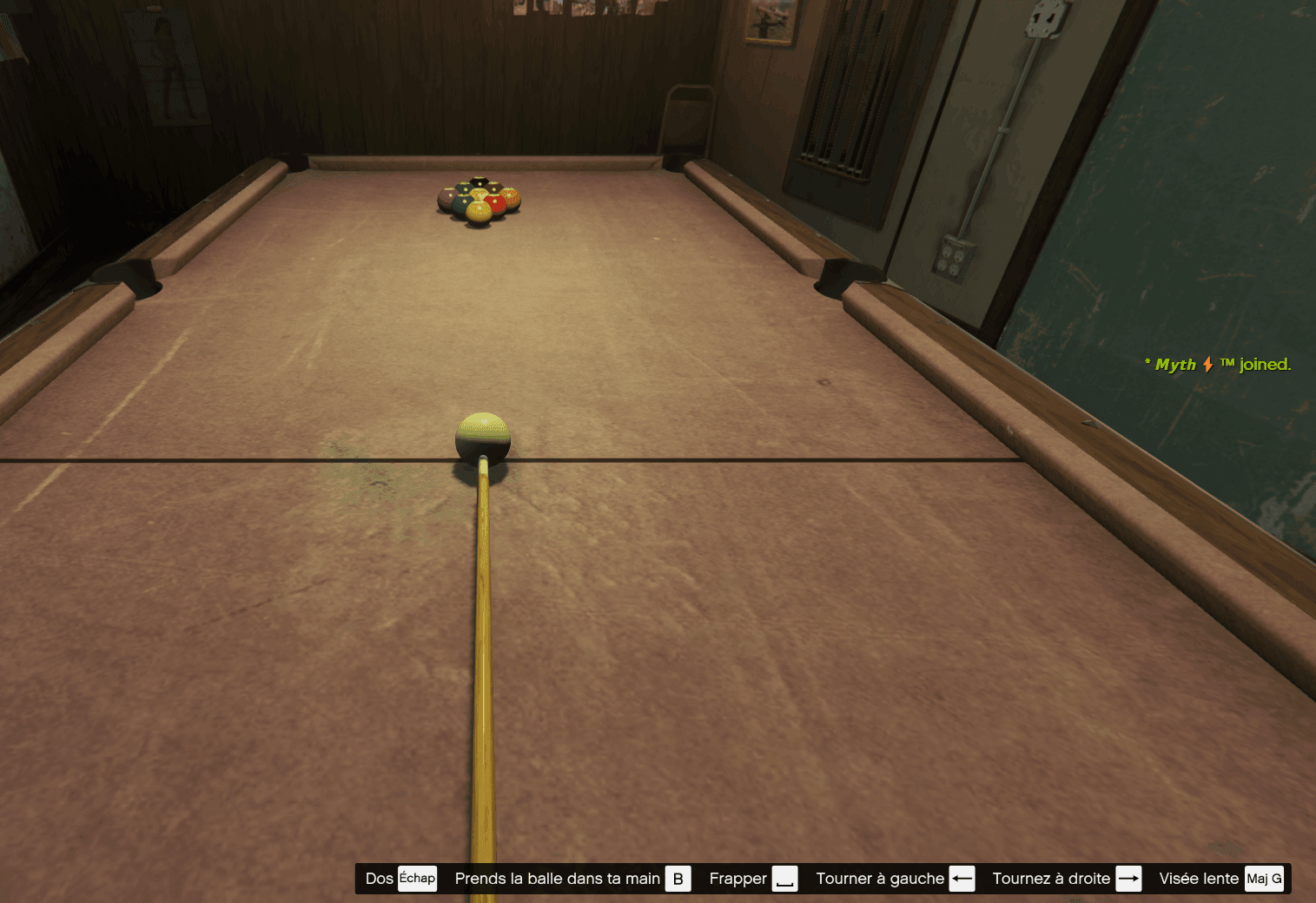Click the Échap key icon next to Dos
Viewport: 1316px width, 903px height.
417,878
